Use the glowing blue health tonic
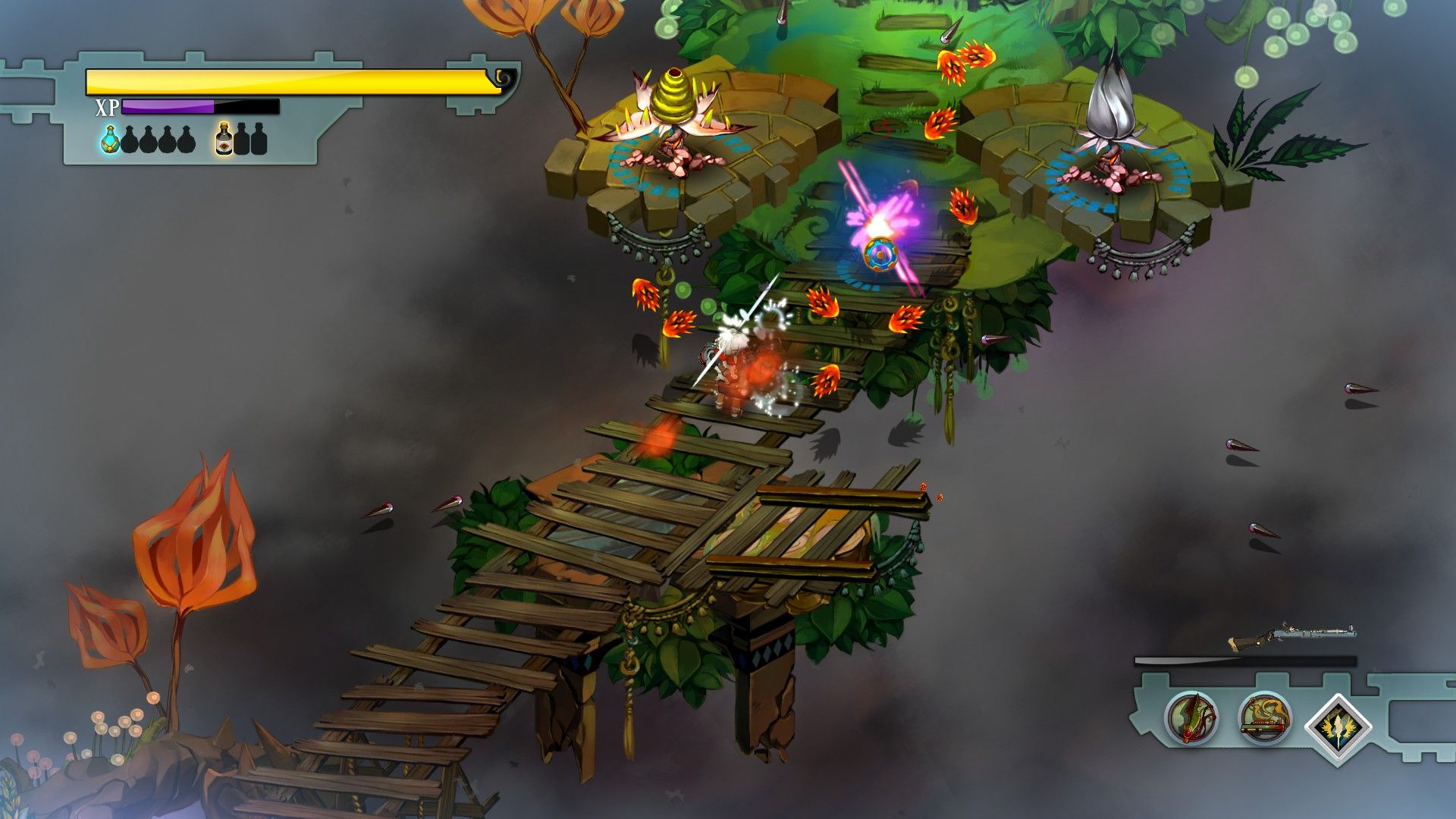Screen dimensions: 1456x819 [111, 140]
